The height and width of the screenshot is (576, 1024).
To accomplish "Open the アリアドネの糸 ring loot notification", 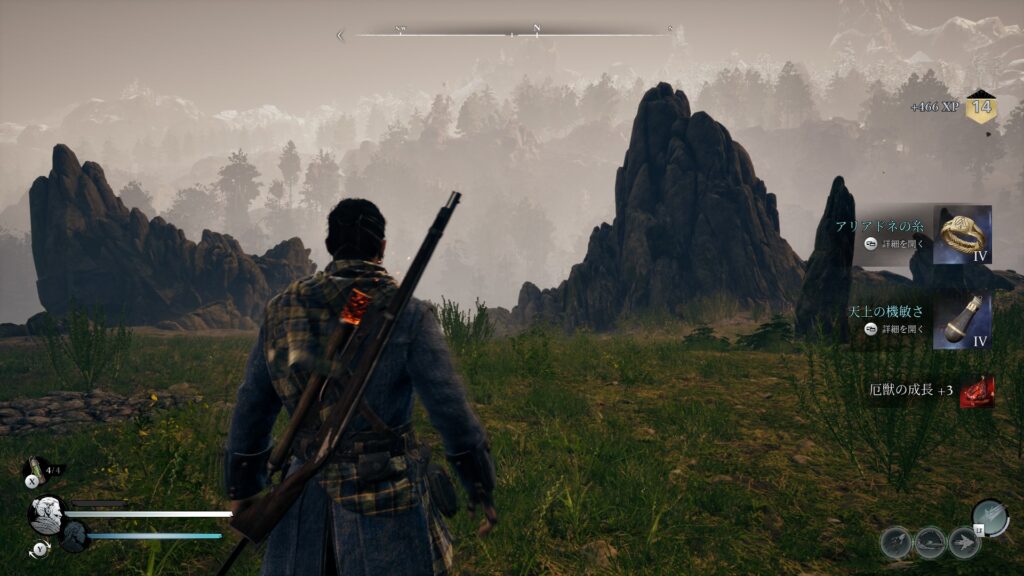I will tap(963, 234).
